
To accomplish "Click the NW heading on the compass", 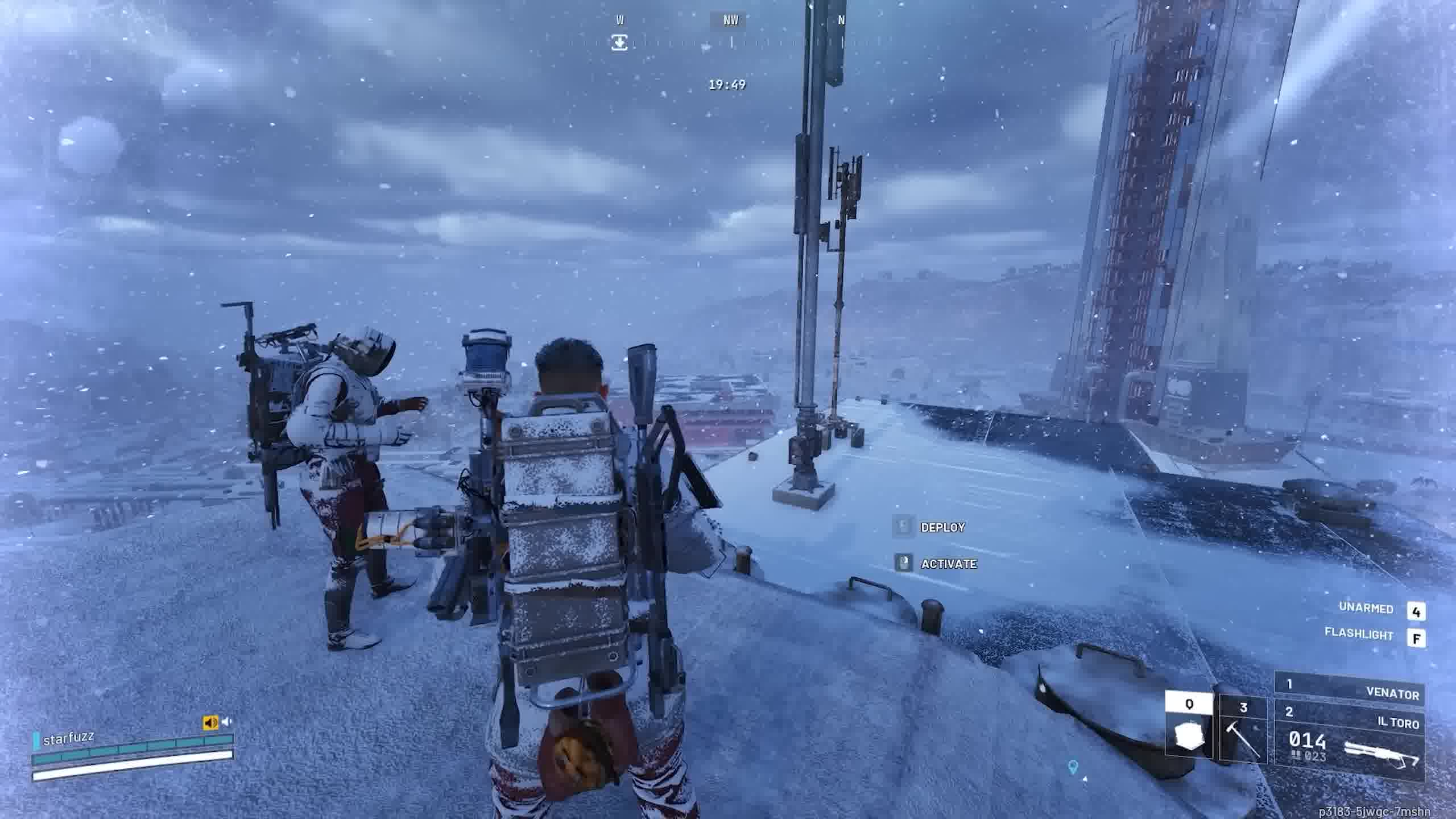I will pyautogui.click(x=731, y=20).
